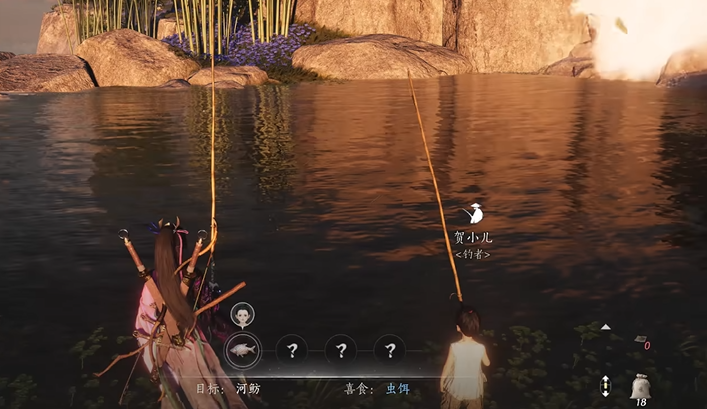Open the bait pouch showing 18
707x409 pixels.
639,386
